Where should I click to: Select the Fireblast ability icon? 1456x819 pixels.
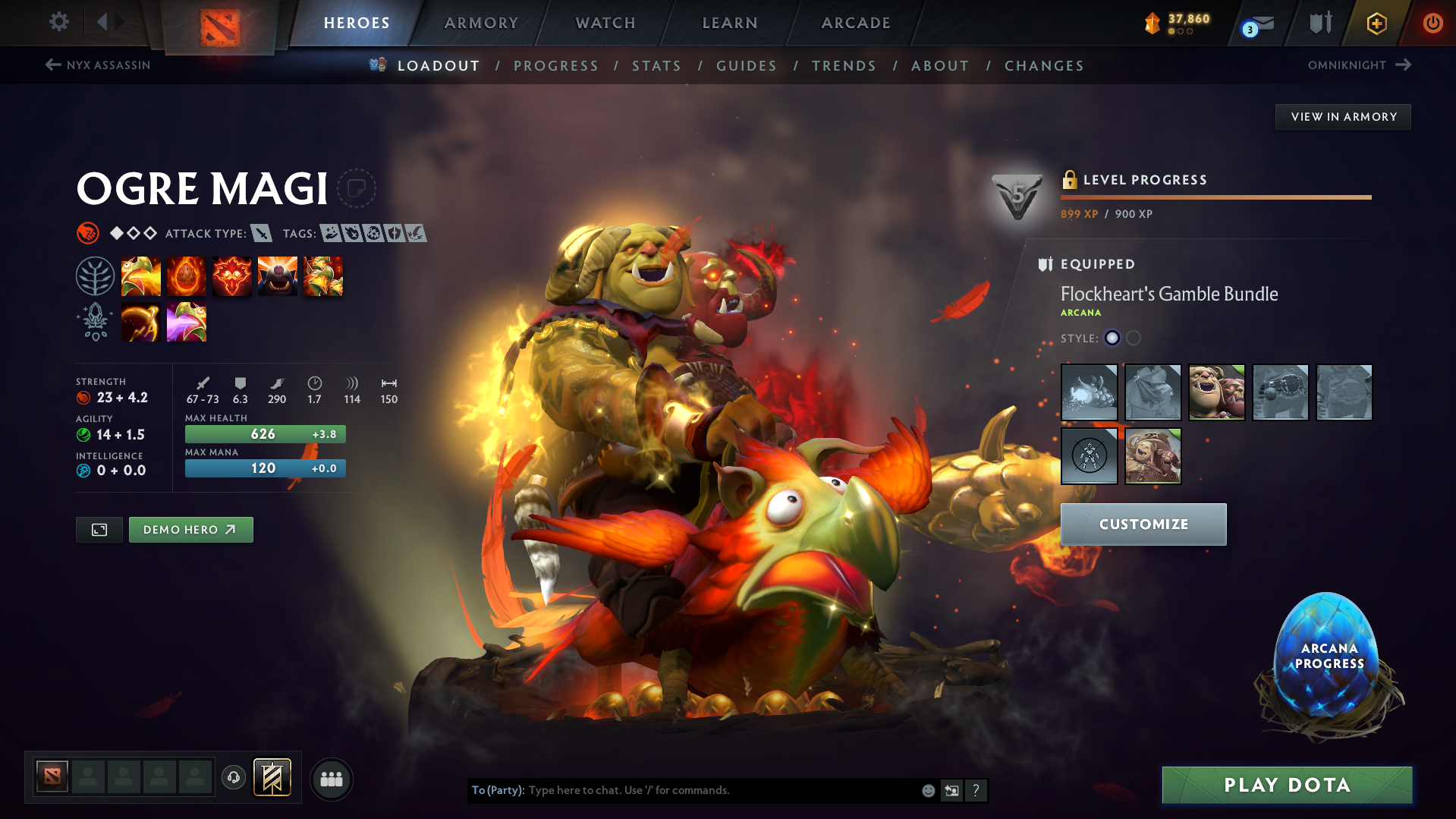click(141, 276)
